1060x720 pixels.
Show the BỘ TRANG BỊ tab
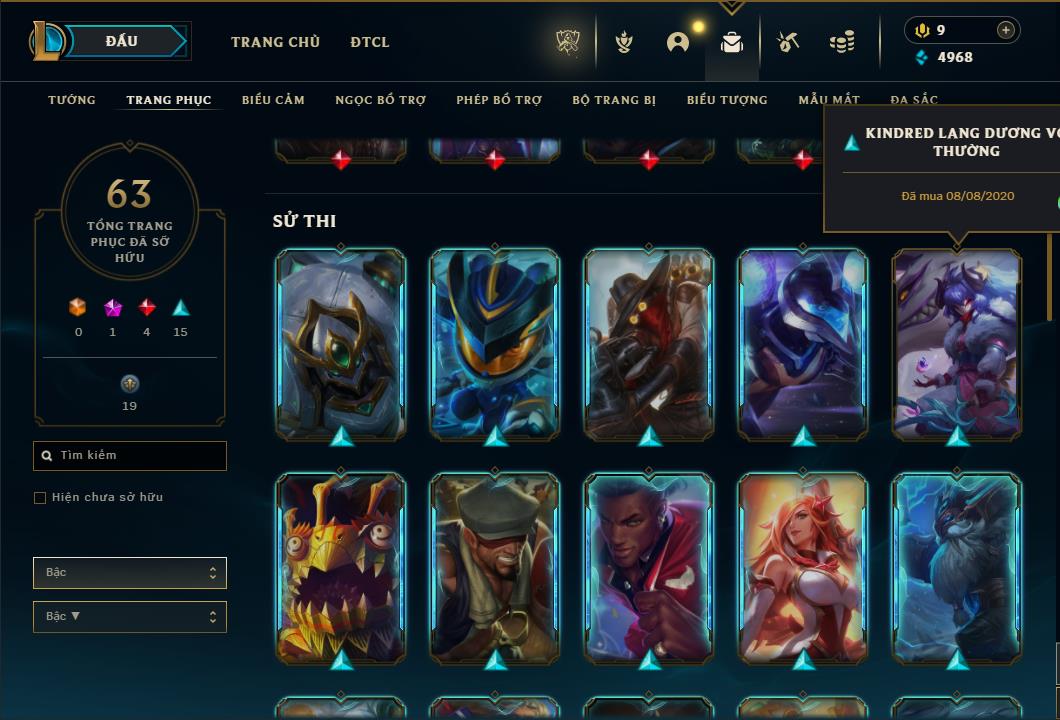[x=614, y=100]
